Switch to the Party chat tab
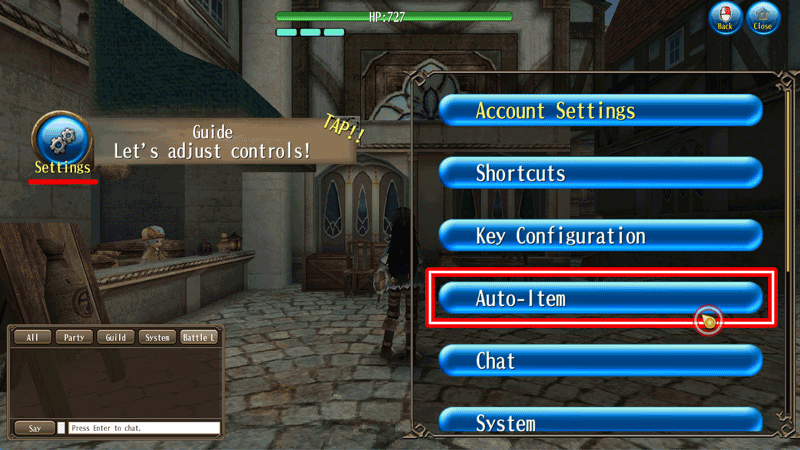This screenshot has height=450, width=800. 74,338
